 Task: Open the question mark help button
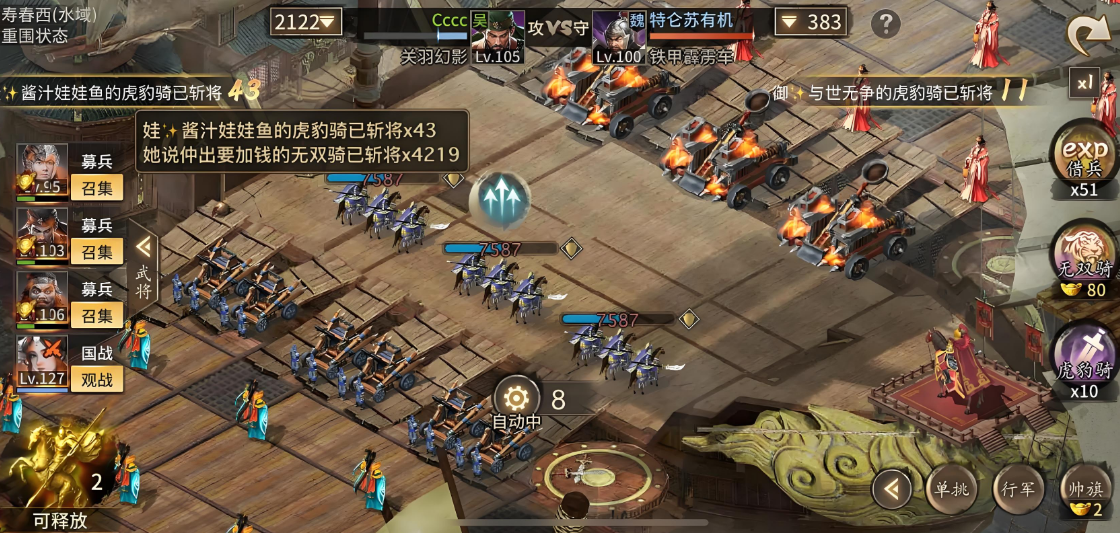point(885,24)
